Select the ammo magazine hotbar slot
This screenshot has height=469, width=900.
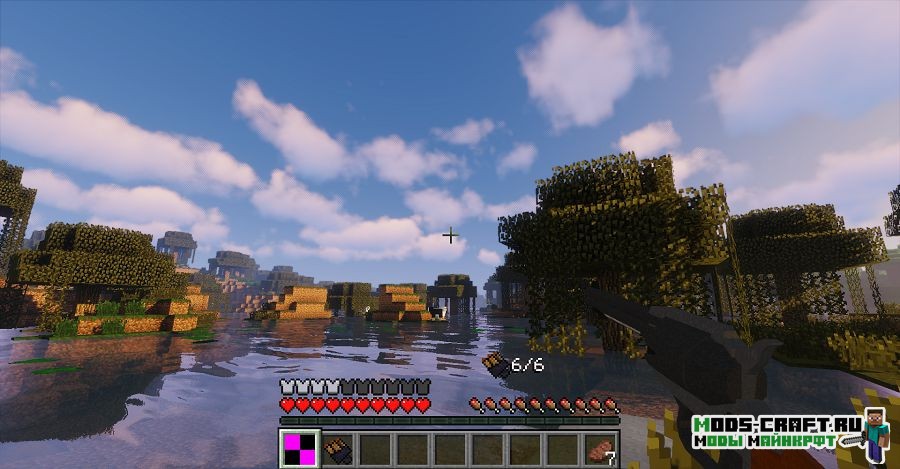pyautogui.click(x=337, y=449)
